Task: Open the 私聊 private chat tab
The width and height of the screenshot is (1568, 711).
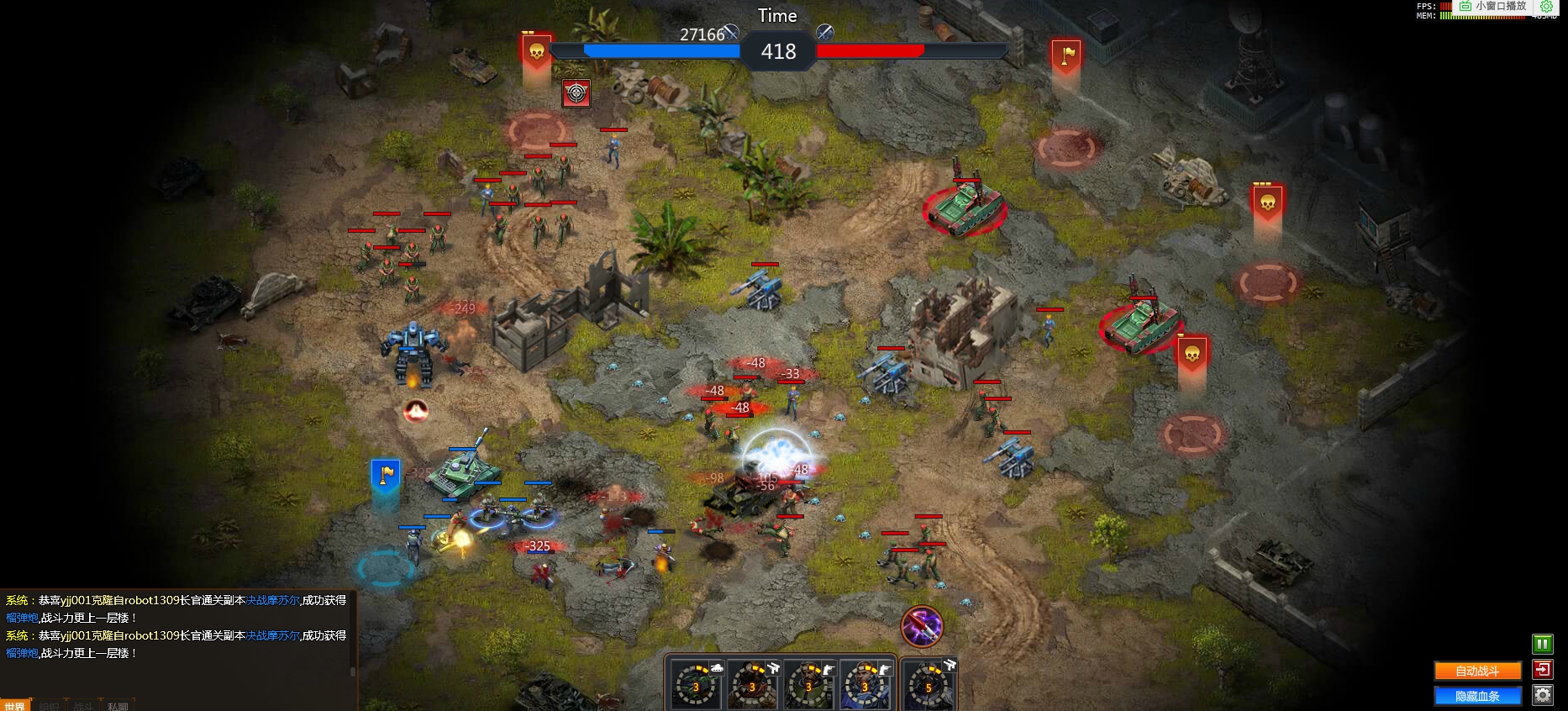Action: 118,706
